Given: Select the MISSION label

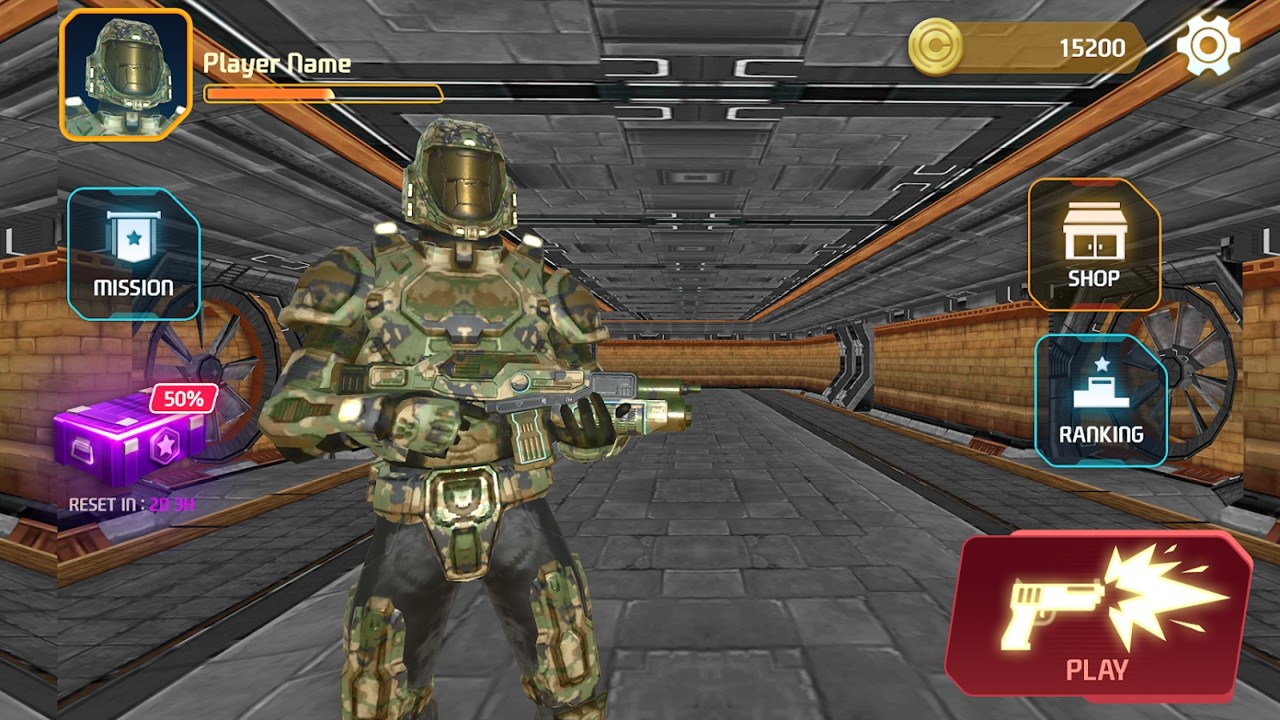Looking at the screenshot, I should [x=133, y=285].
